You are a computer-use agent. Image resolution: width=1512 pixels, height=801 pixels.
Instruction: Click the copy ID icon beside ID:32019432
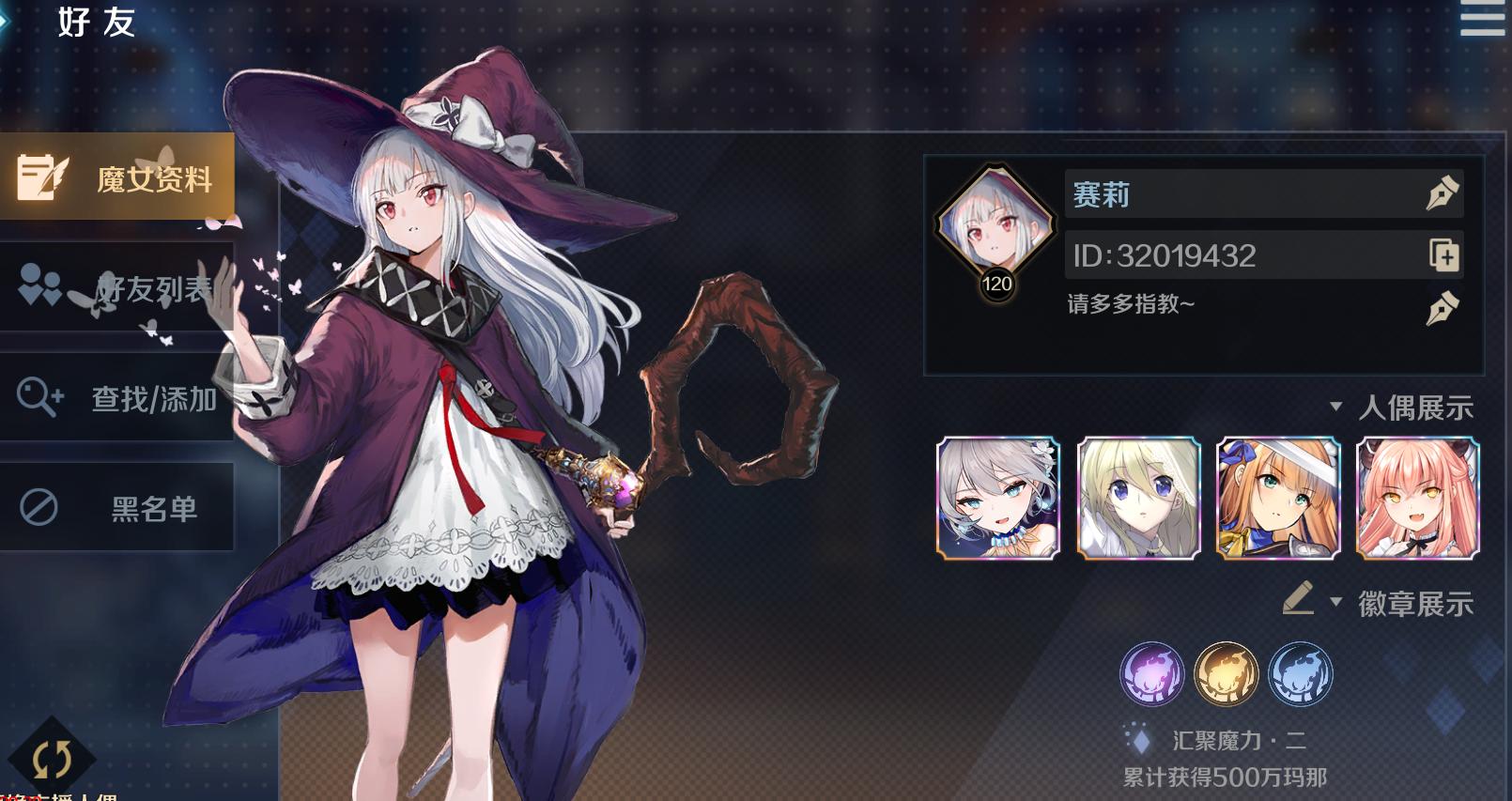click(1444, 256)
